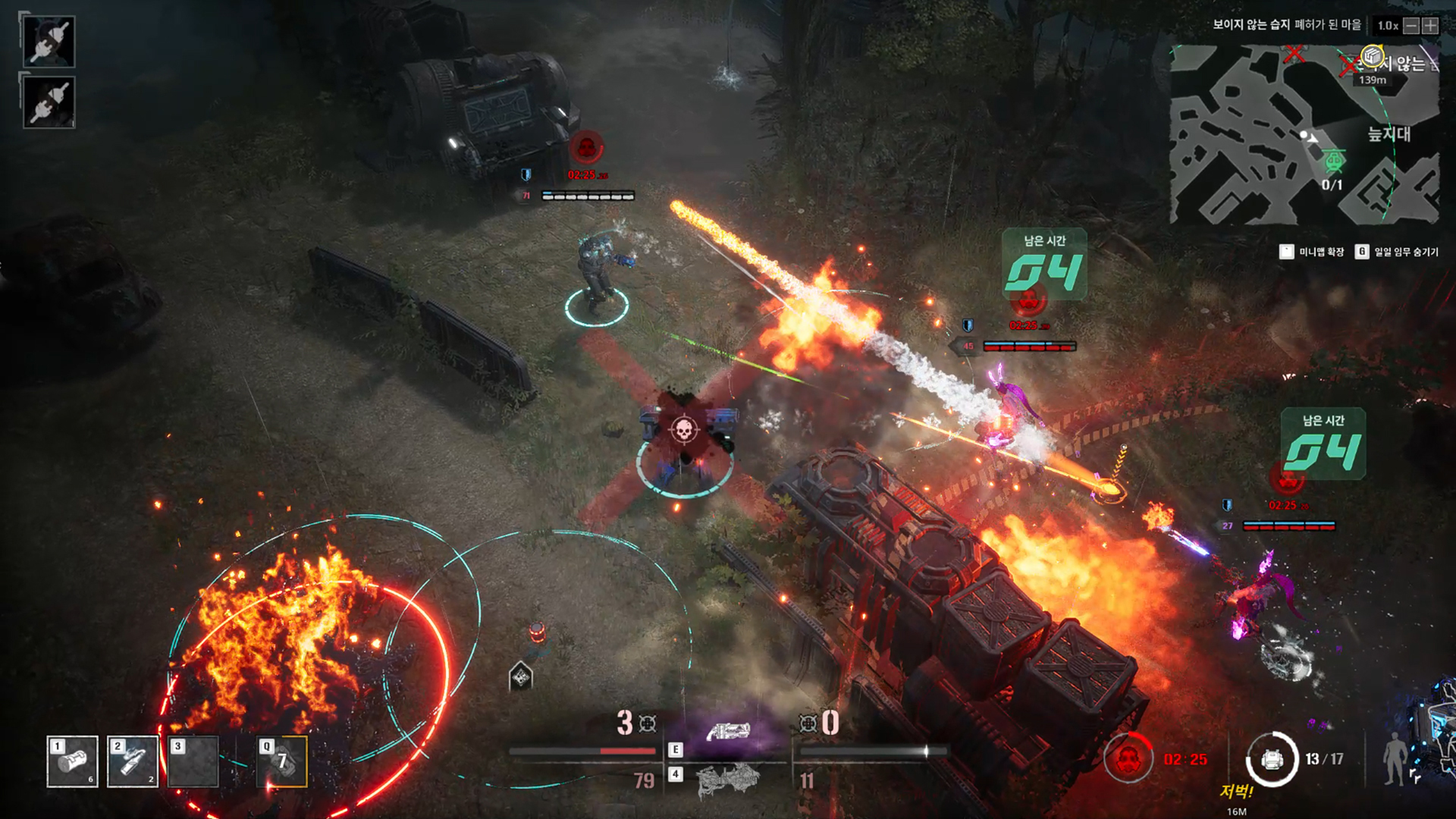Select the green helicopter extraction marker
The width and height of the screenshot is (1456, 819).
(1334, 161)
